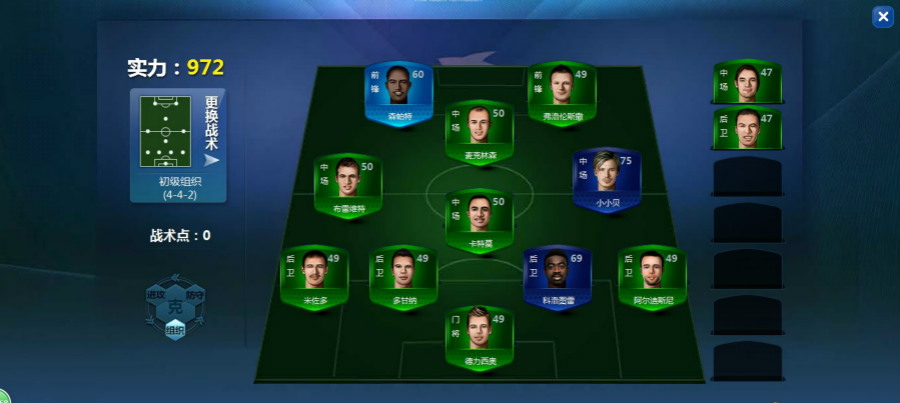The width and height of the screenshot is (900, 403).
Task: Select midfielder 小小贝 rated 75
Action: pos(607,180)
